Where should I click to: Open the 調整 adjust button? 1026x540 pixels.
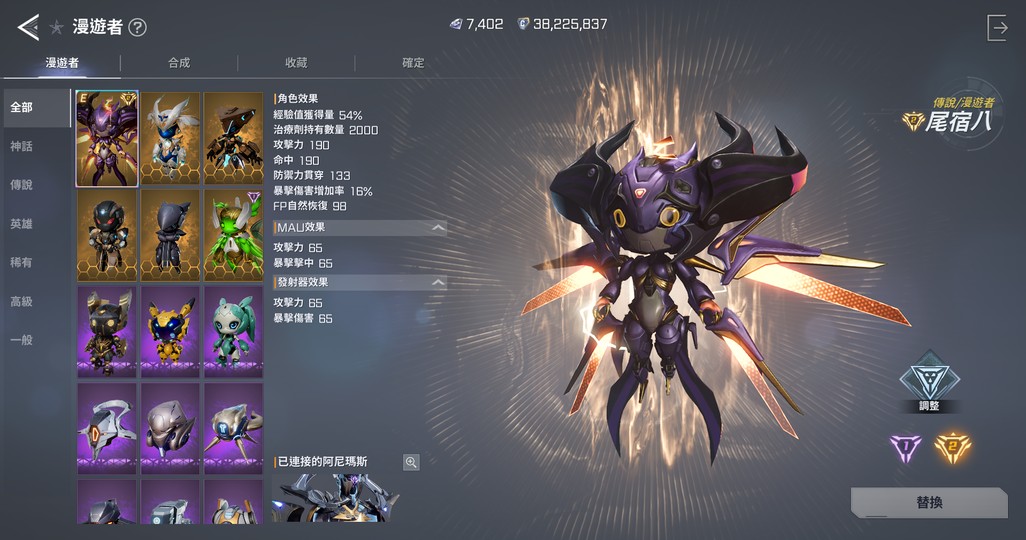click(x=929, y=380)
